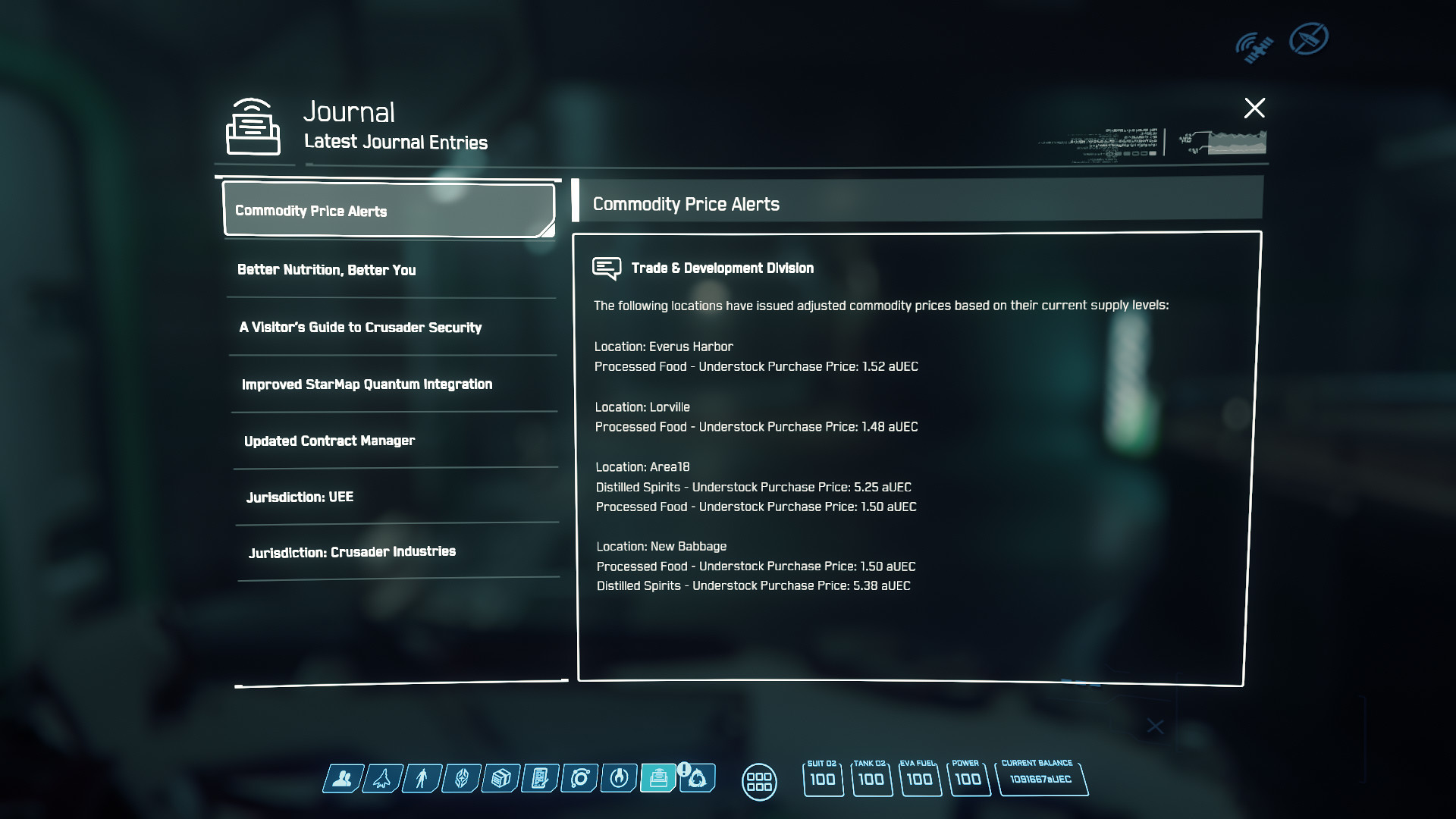The image size is (1456, 819).
Task: Select the Commodity Price Alerts journal entry
Action: coord(388,210)
